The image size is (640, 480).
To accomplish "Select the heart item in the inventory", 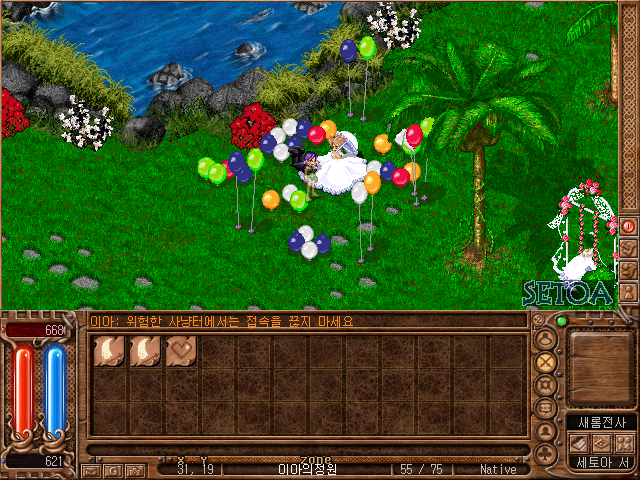I will point(181,351).
